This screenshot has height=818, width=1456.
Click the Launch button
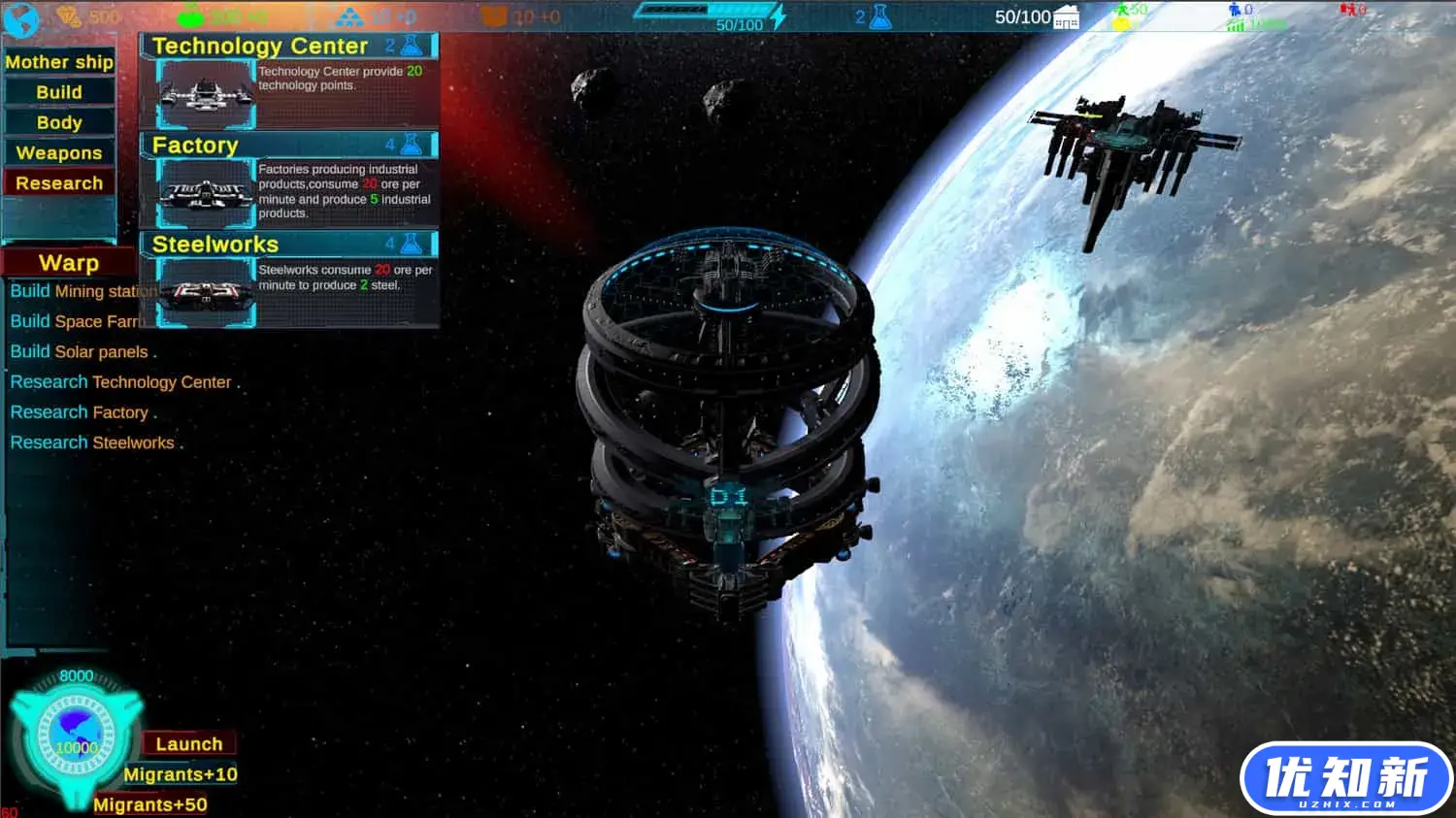point(189,744)
